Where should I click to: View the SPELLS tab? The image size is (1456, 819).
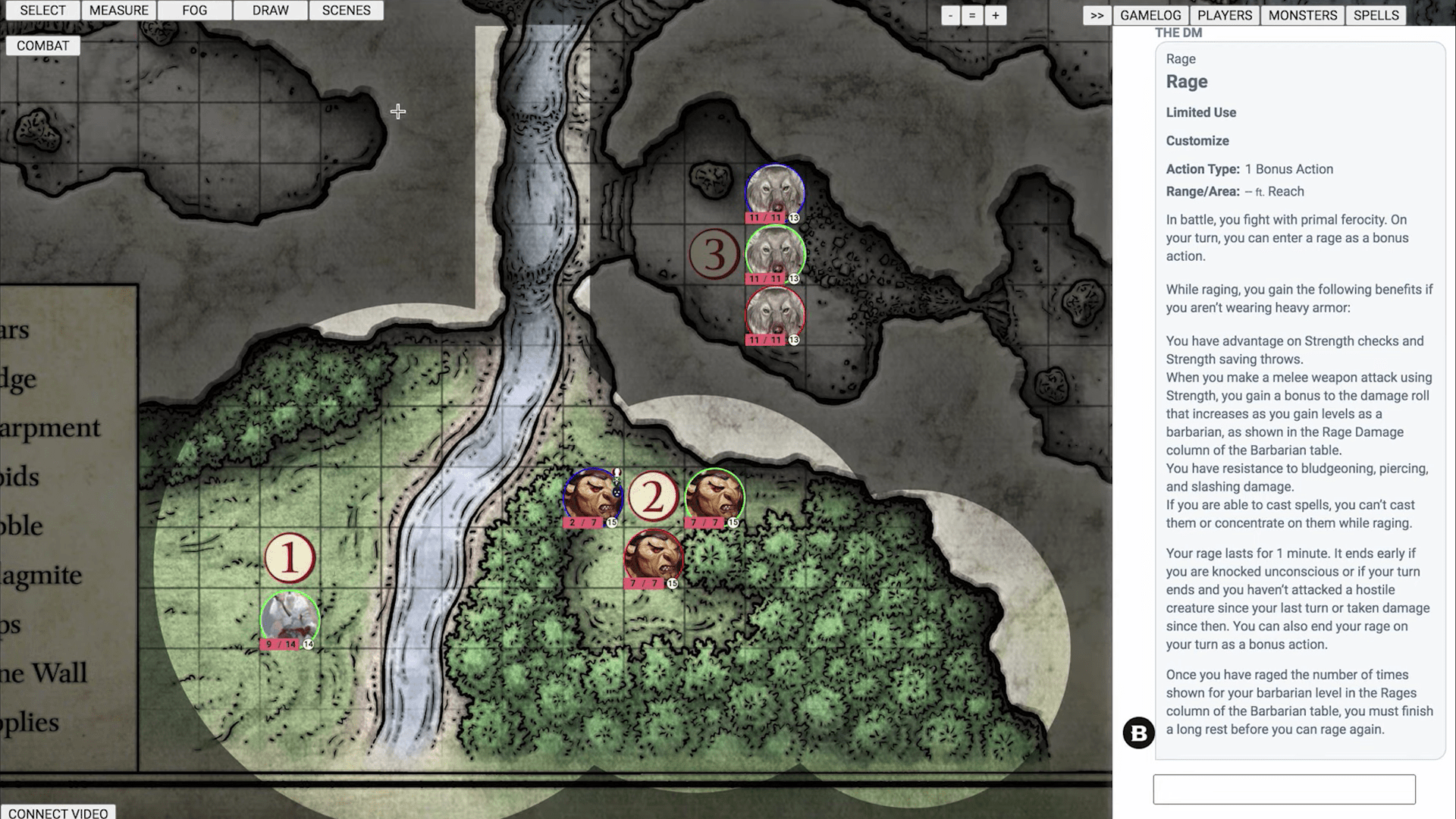[x=1376, y=14]
